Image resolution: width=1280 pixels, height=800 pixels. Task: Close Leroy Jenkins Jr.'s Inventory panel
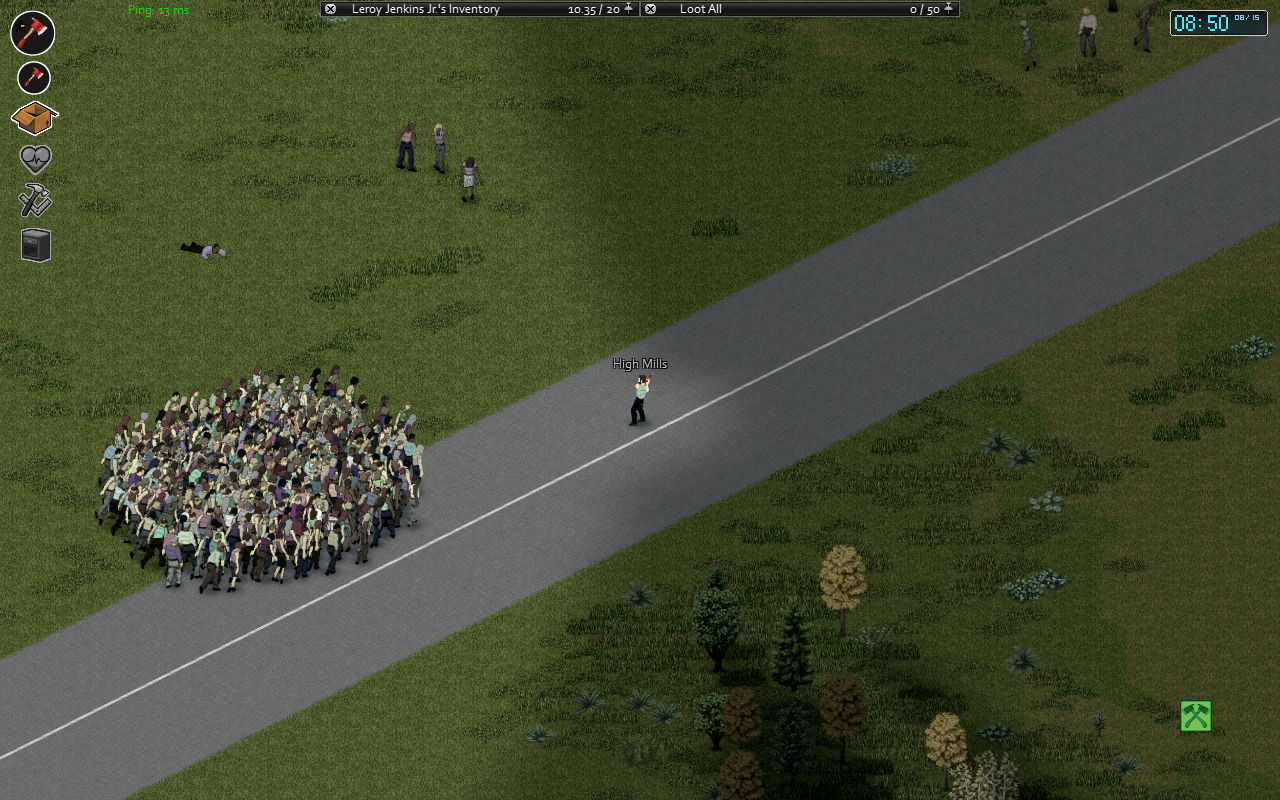tap(331, 8)
